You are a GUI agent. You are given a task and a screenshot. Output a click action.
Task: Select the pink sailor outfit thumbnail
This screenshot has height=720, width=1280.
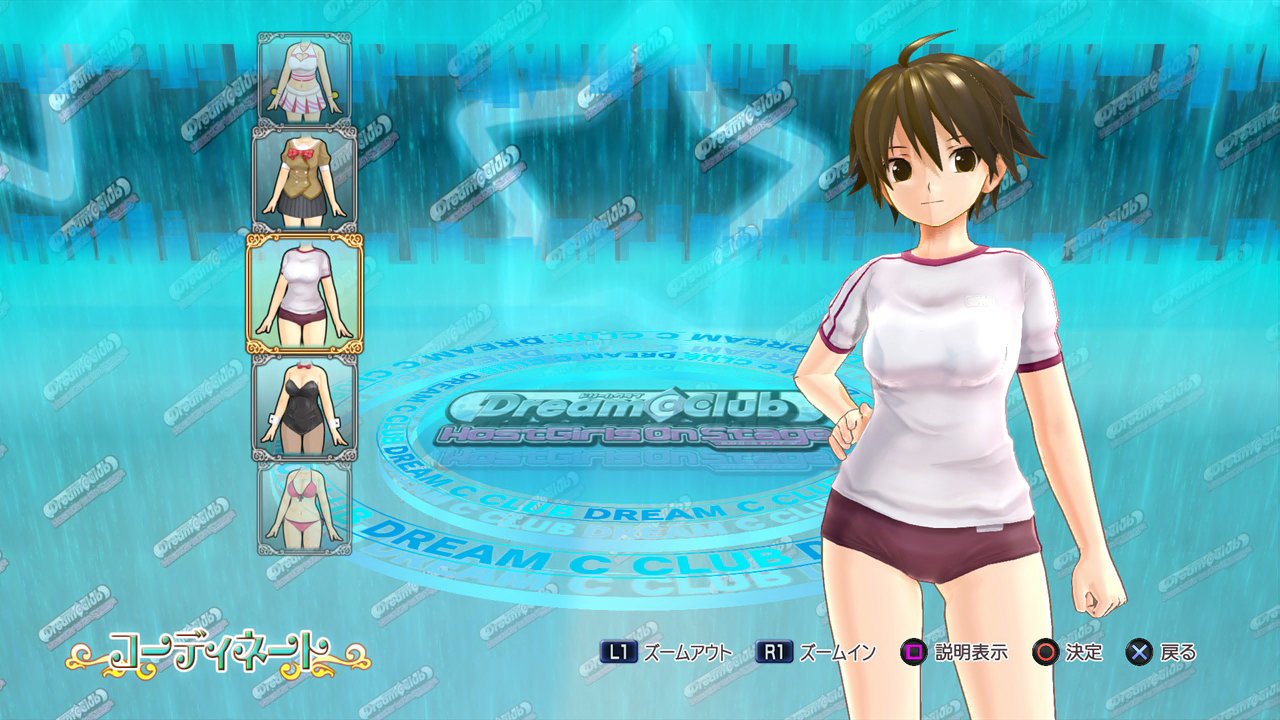coord(305,78)
